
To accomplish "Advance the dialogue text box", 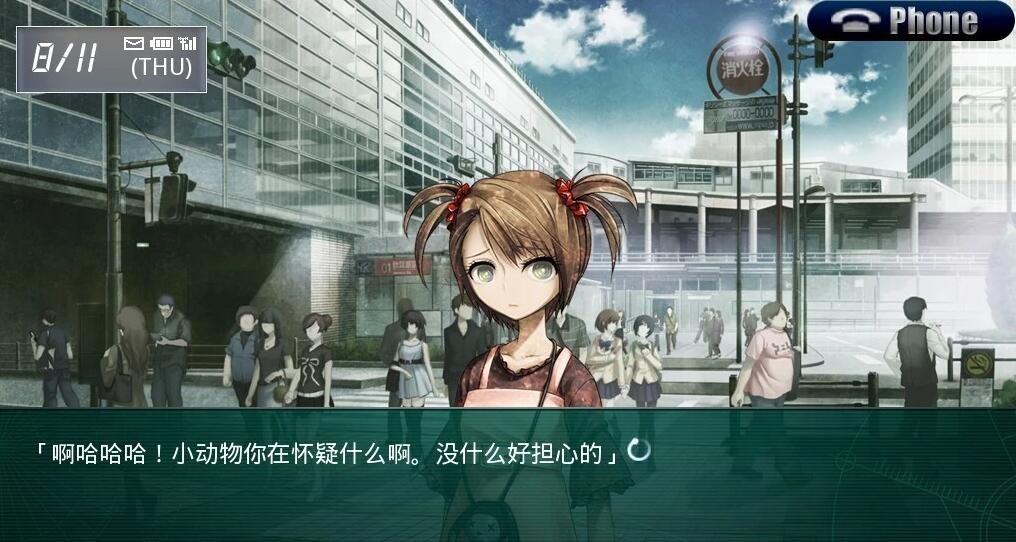I will coord(507,470).
